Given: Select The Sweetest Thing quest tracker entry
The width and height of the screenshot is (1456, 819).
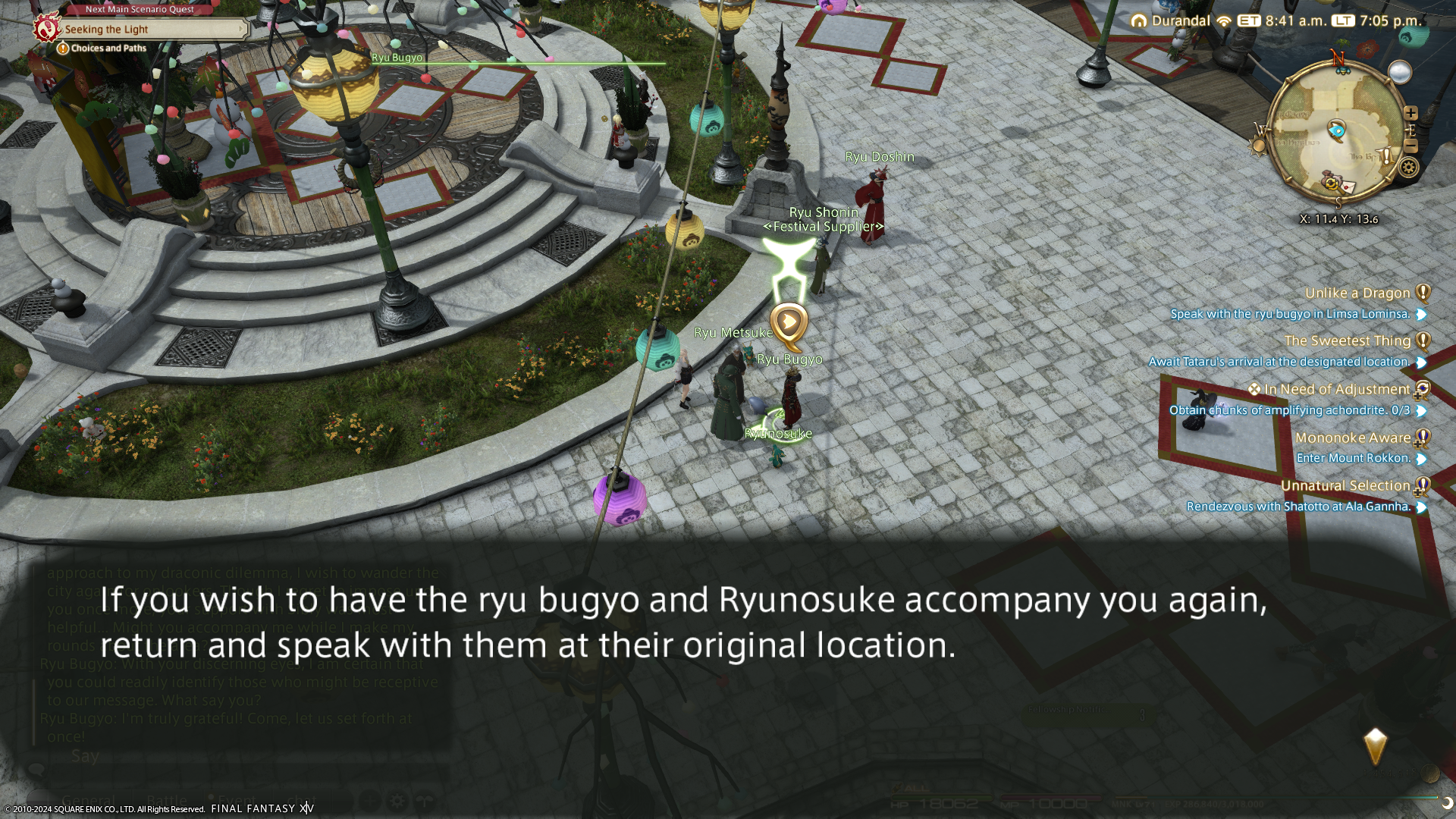Looking at the screenshot, I should [x=1347, y=341].
